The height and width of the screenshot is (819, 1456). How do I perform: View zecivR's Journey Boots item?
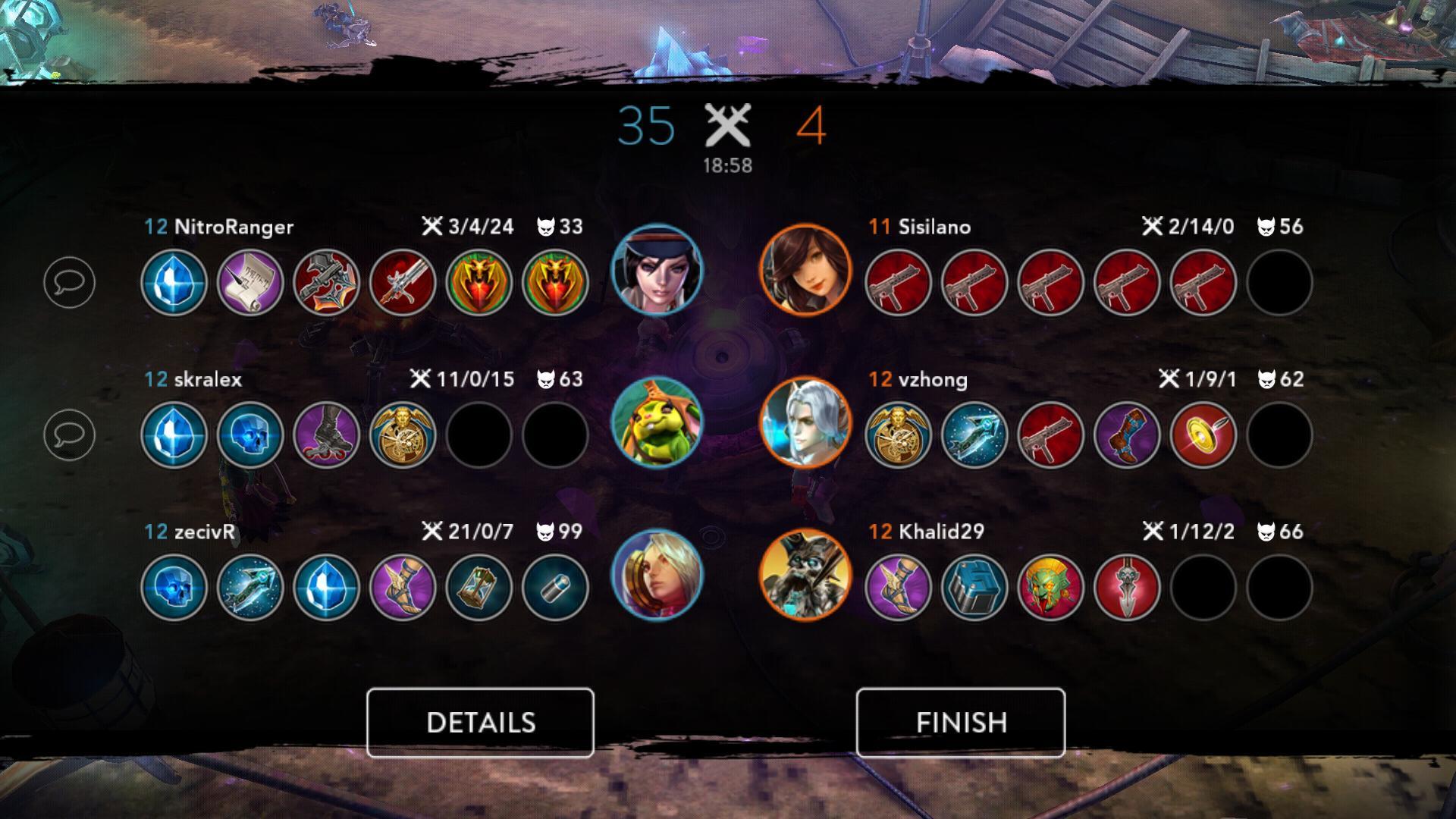(x=403, y=588)
